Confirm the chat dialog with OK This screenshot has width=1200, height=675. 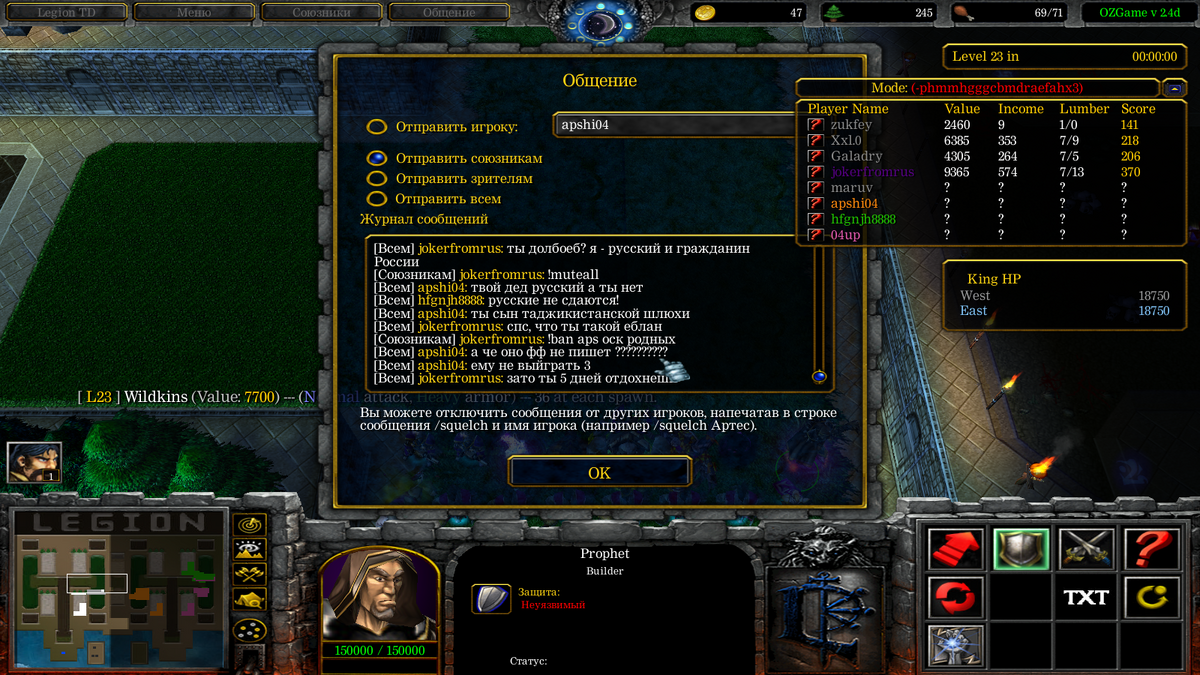(599, 472)
